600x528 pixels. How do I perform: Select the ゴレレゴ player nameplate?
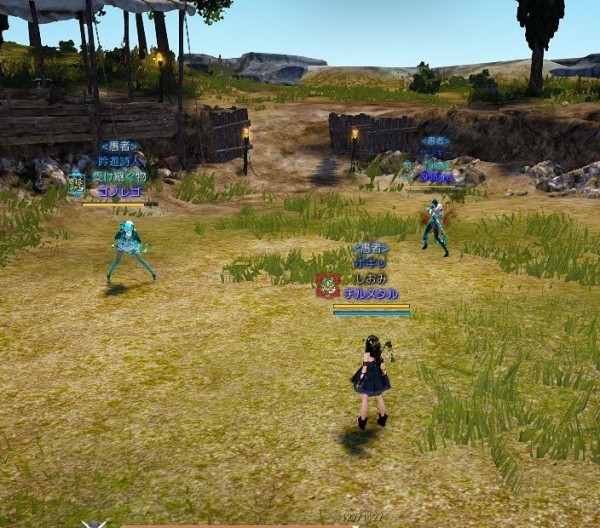(x=120, y=192)
